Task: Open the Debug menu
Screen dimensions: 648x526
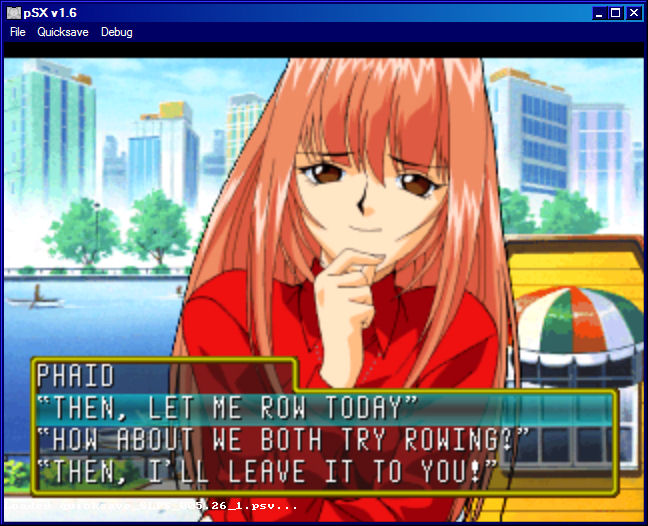Action: (116, 32)
